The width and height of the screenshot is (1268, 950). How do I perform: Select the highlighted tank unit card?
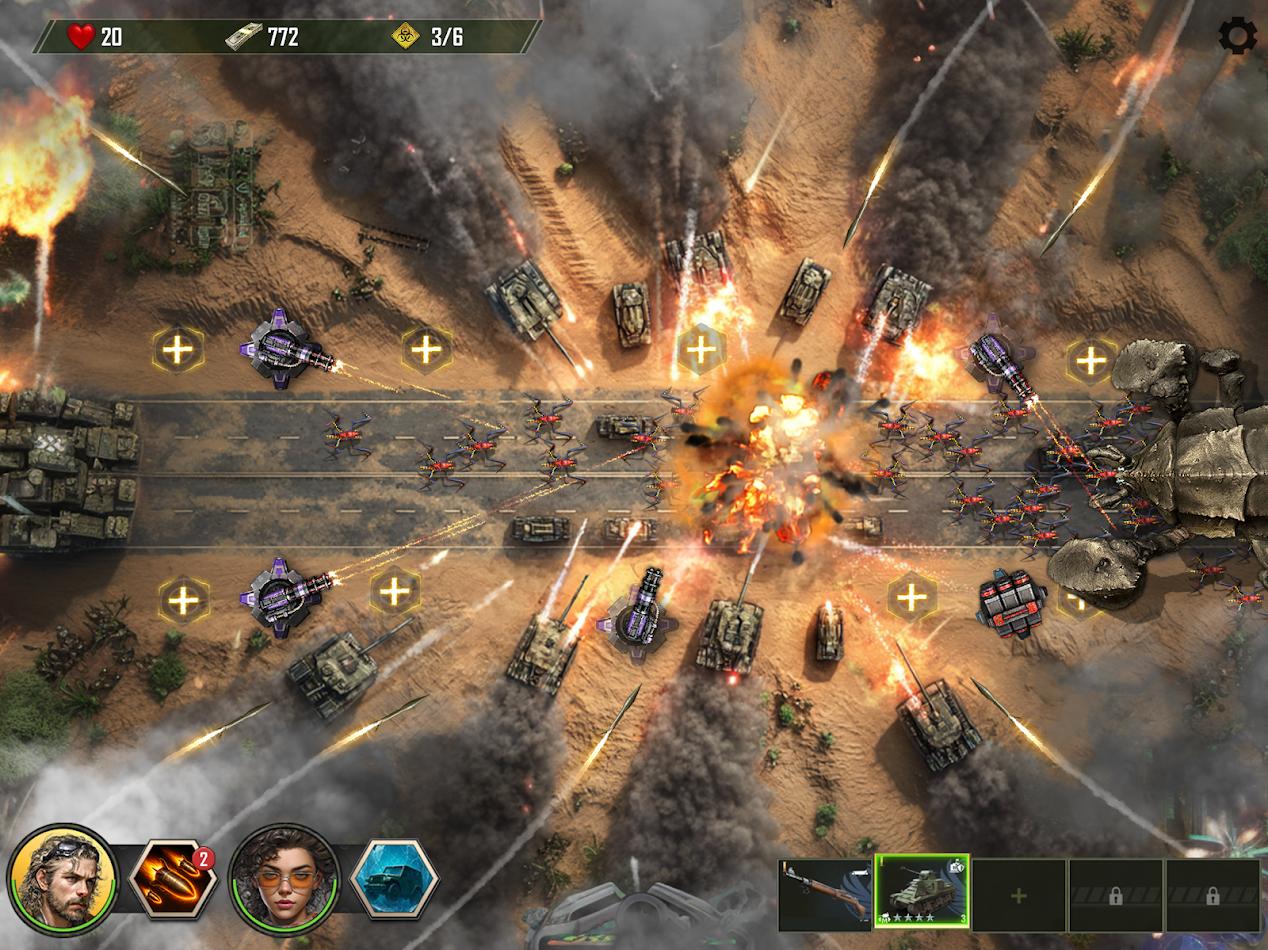pyautogui.click(x=921, y=893)
